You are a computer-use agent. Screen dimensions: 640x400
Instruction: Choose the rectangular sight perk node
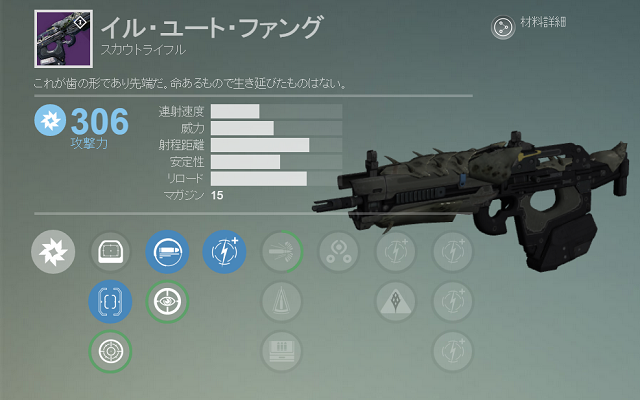(x=110, y=252)
